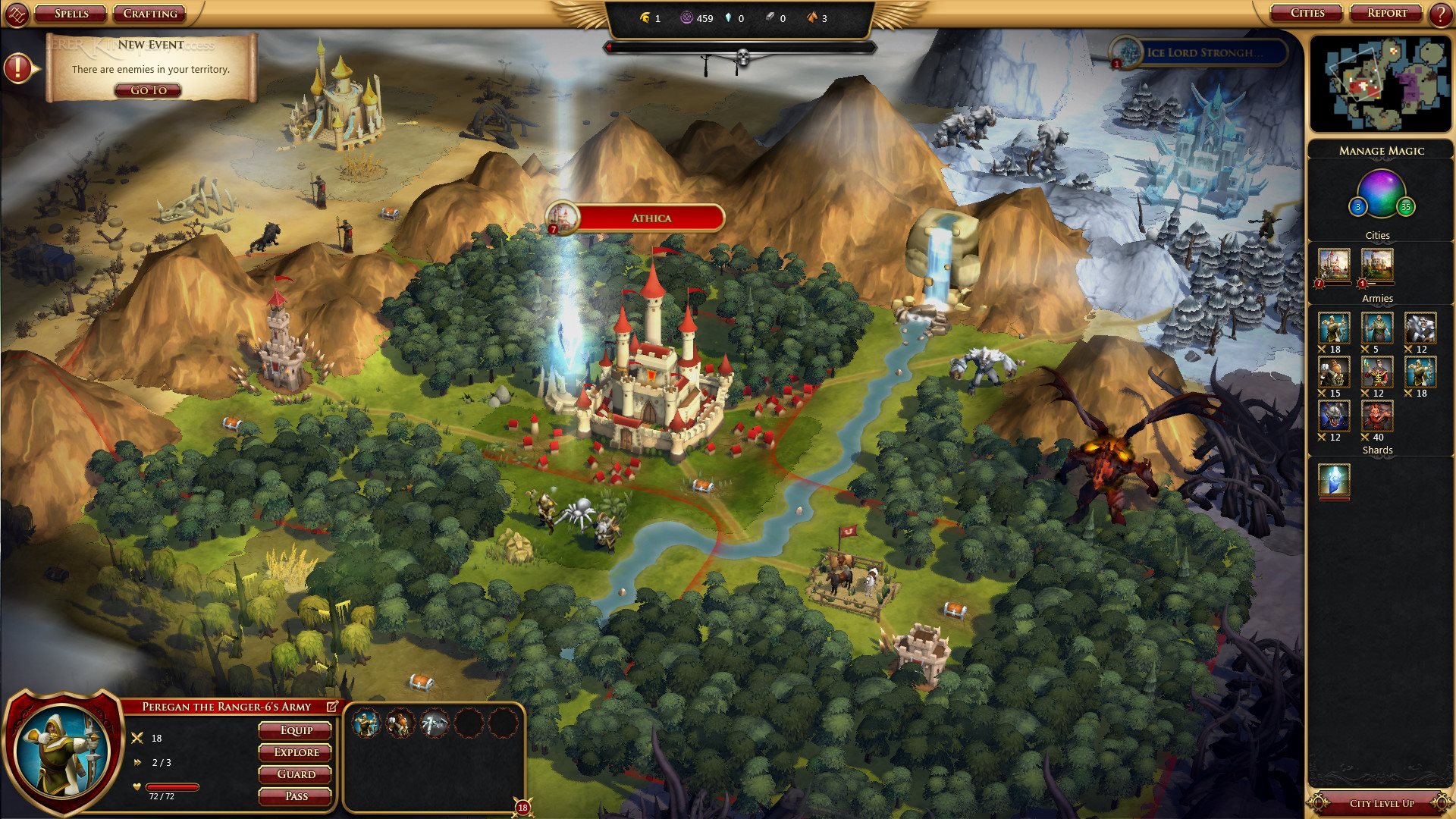
Task: Rename army using the edit icon
Action: coord(332,707)
